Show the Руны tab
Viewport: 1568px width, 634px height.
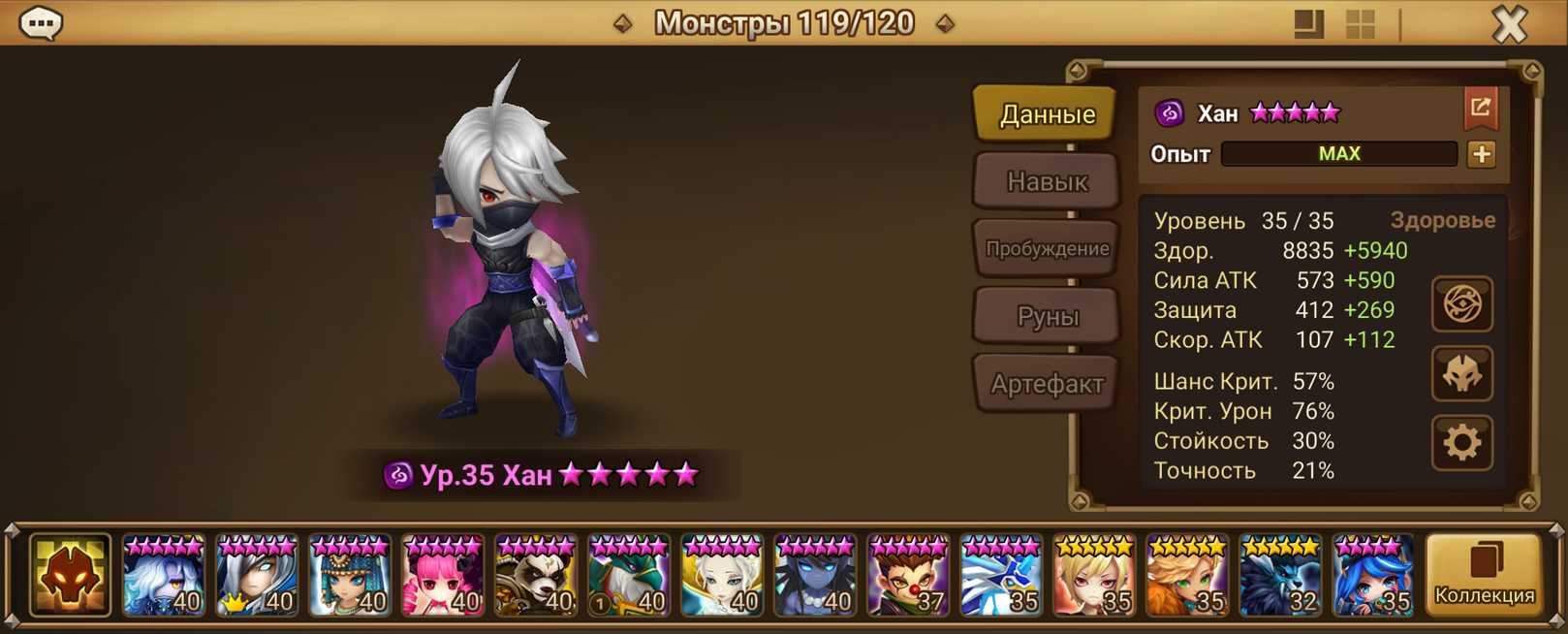tap(1047, 316)
